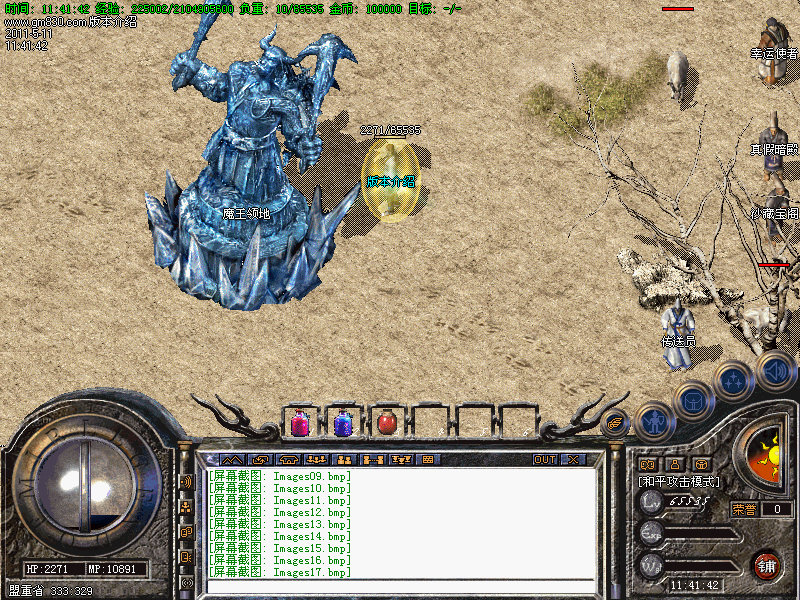Click the orange winged icon button
Image resolution: width=800 pixels, height=600 pixels.
tap(616, 422)
